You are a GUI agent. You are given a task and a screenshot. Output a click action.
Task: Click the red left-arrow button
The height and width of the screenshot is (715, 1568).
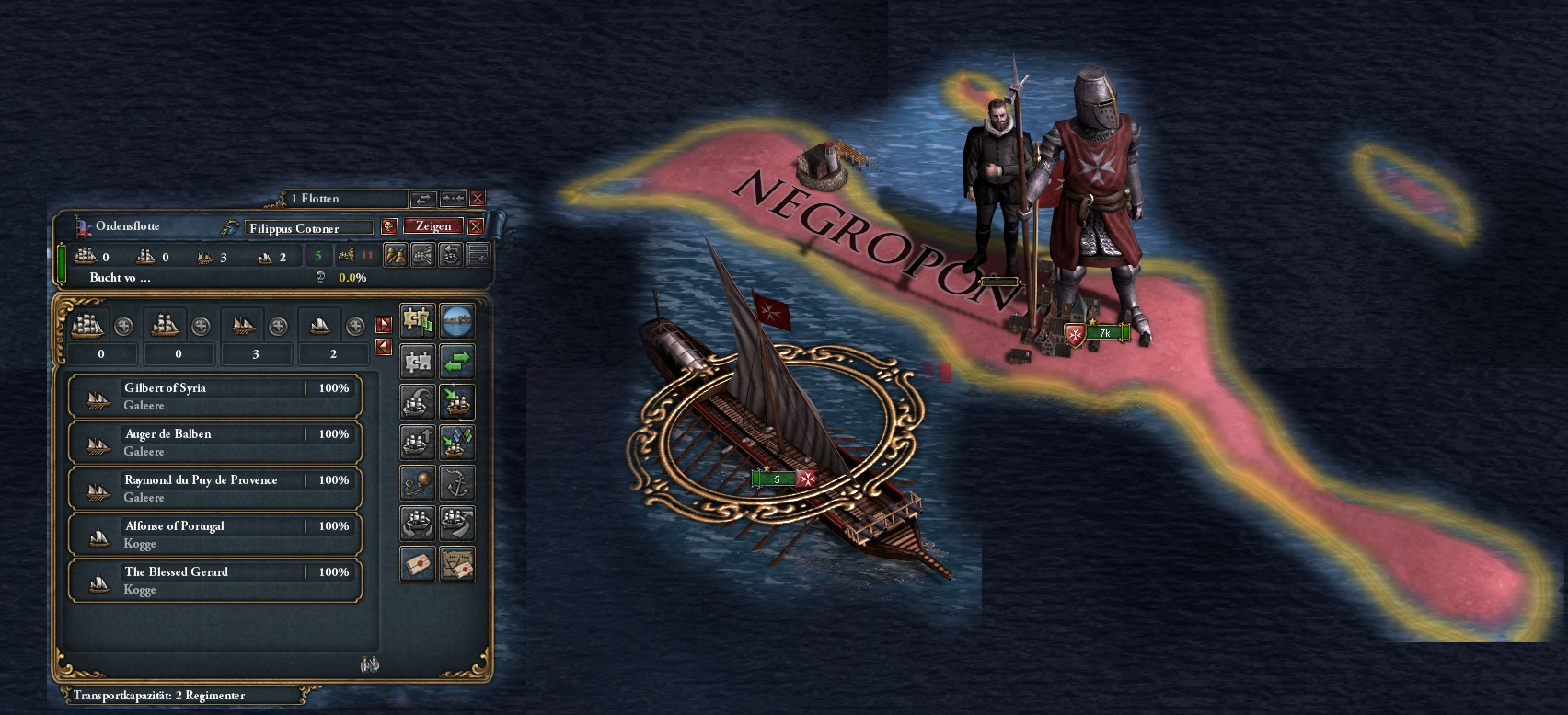pos(384,347)
